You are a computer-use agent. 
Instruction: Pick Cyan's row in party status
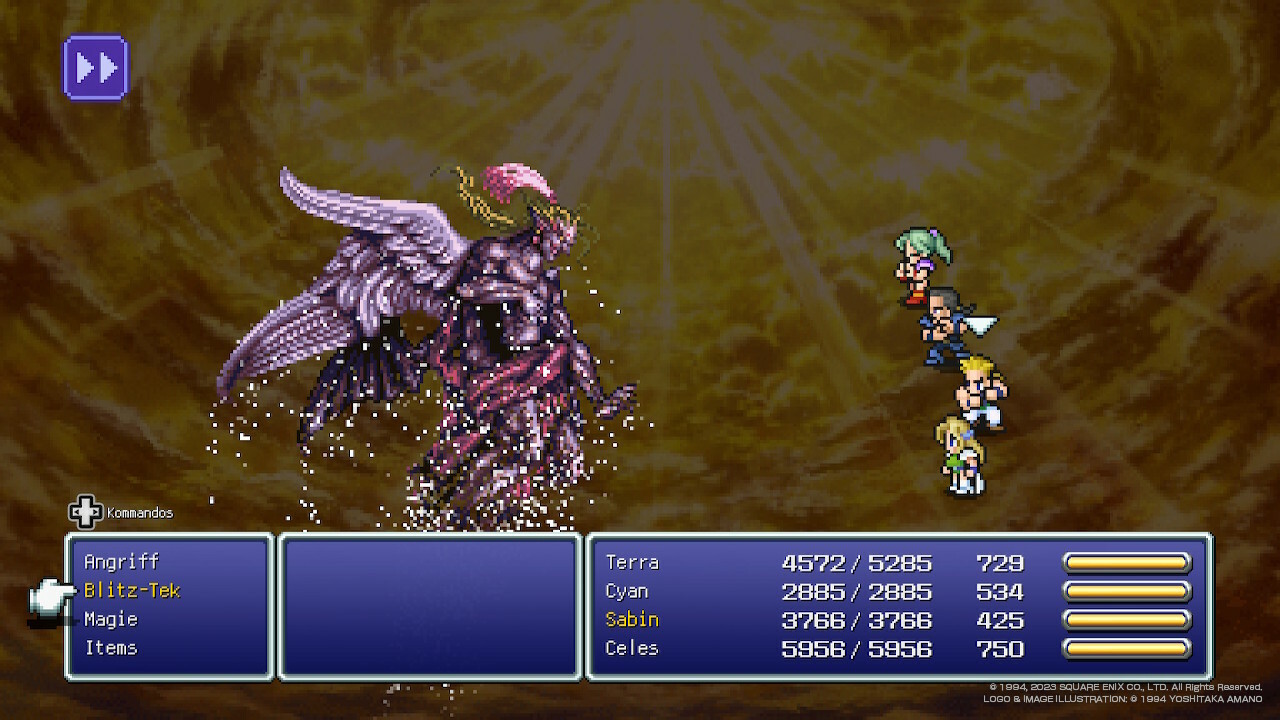click(x=627, y=591)
